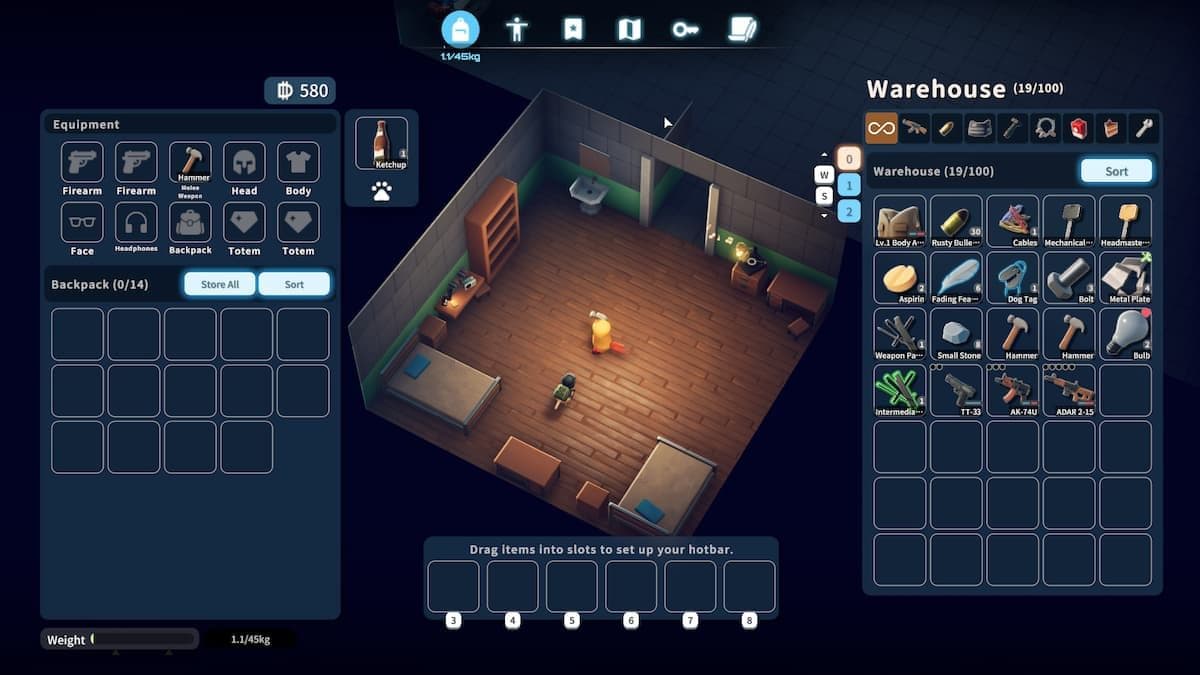Switch to the character stats tab

point(517,29)
